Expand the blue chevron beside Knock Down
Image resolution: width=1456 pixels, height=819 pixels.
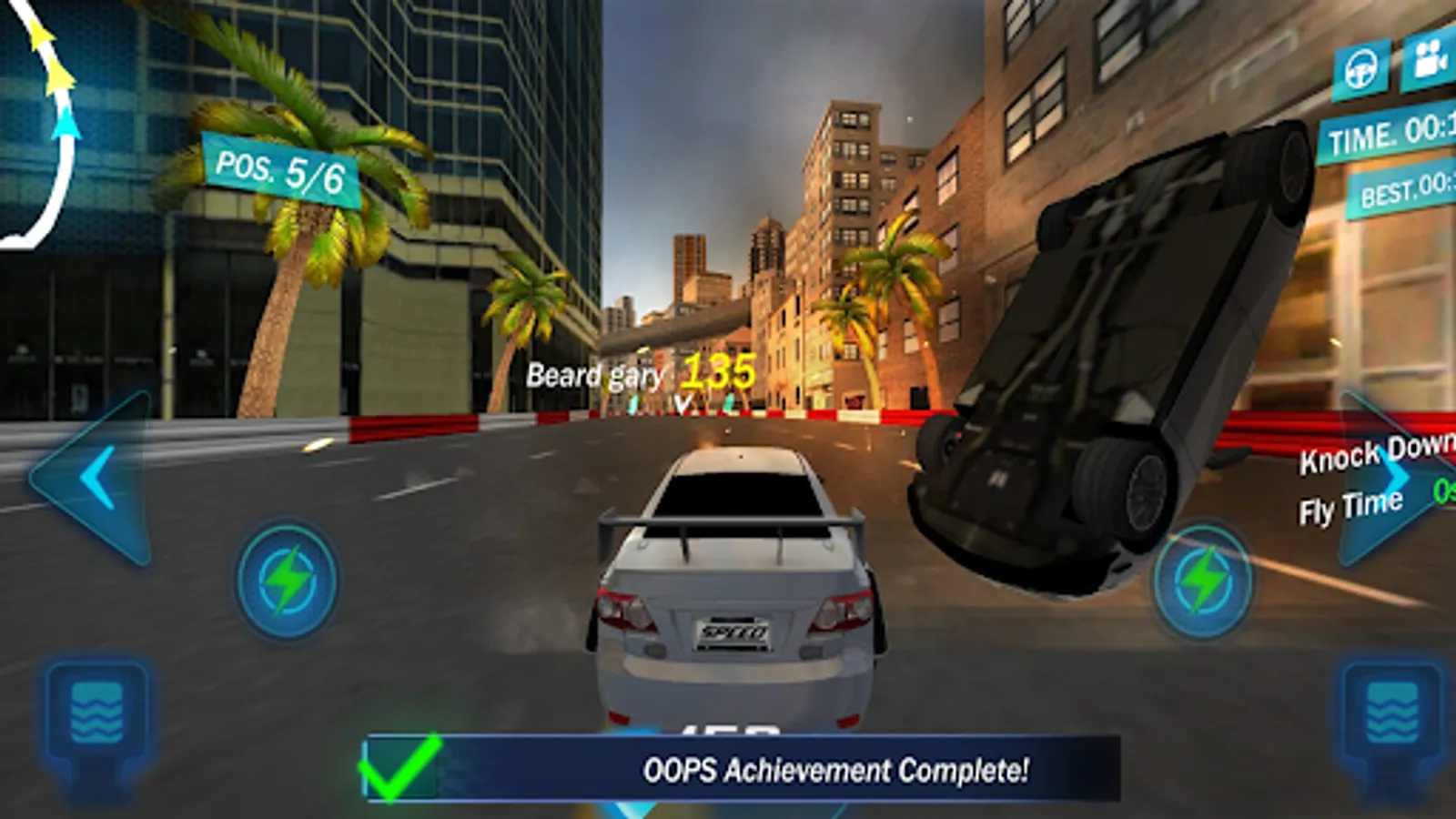[1399, 473]
